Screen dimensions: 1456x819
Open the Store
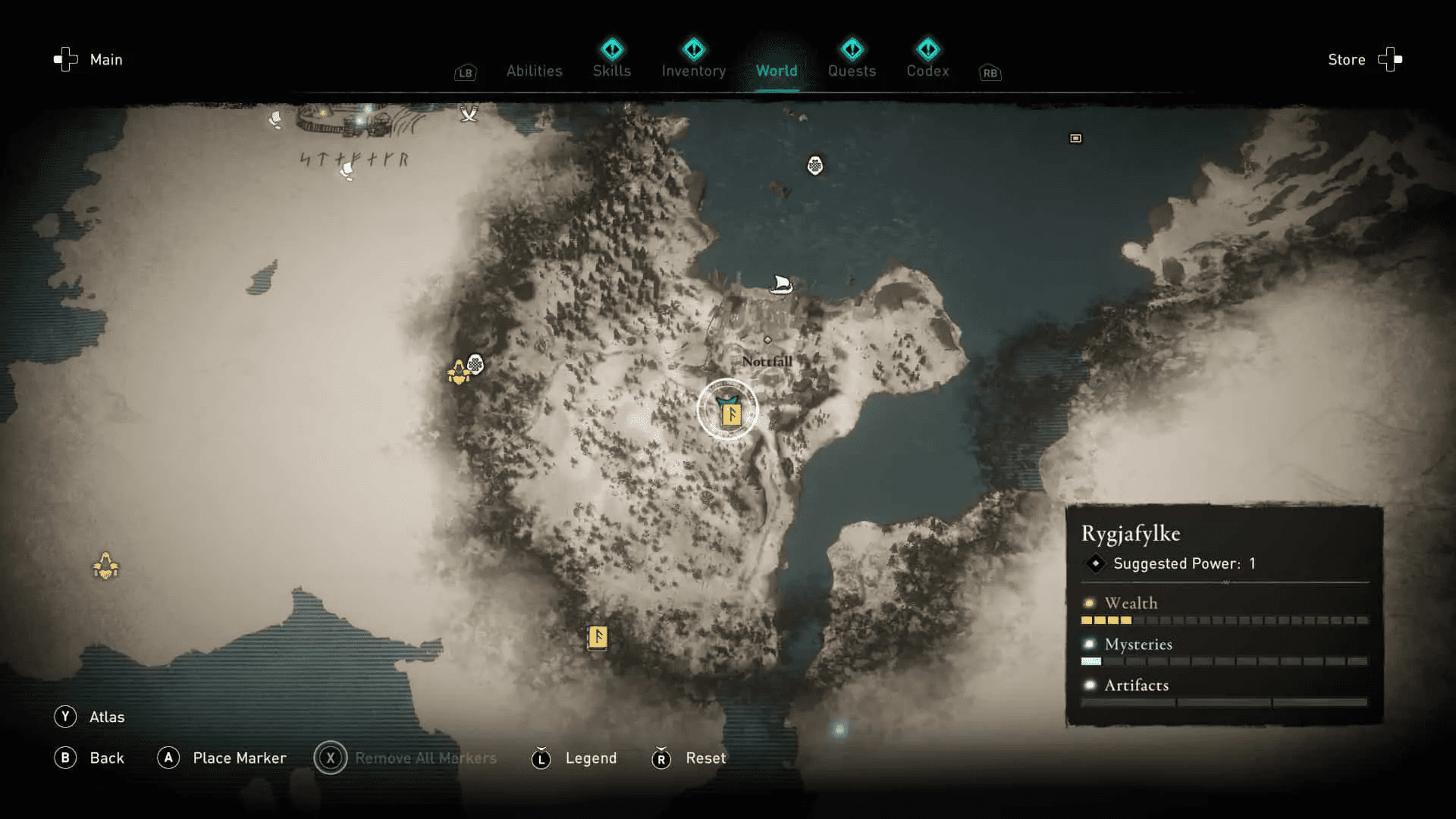click(1347, 60)
